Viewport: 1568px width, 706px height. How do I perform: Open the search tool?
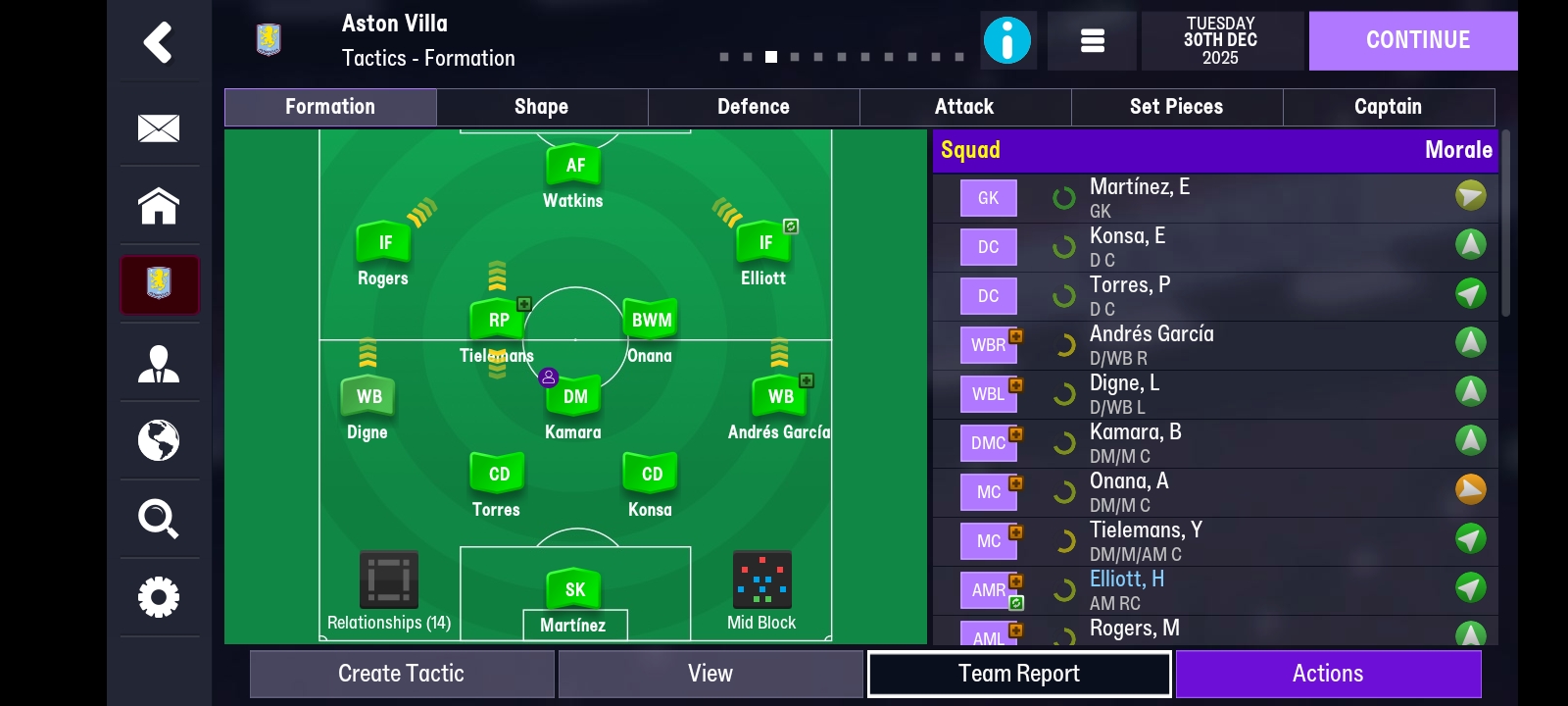point(159,521)
